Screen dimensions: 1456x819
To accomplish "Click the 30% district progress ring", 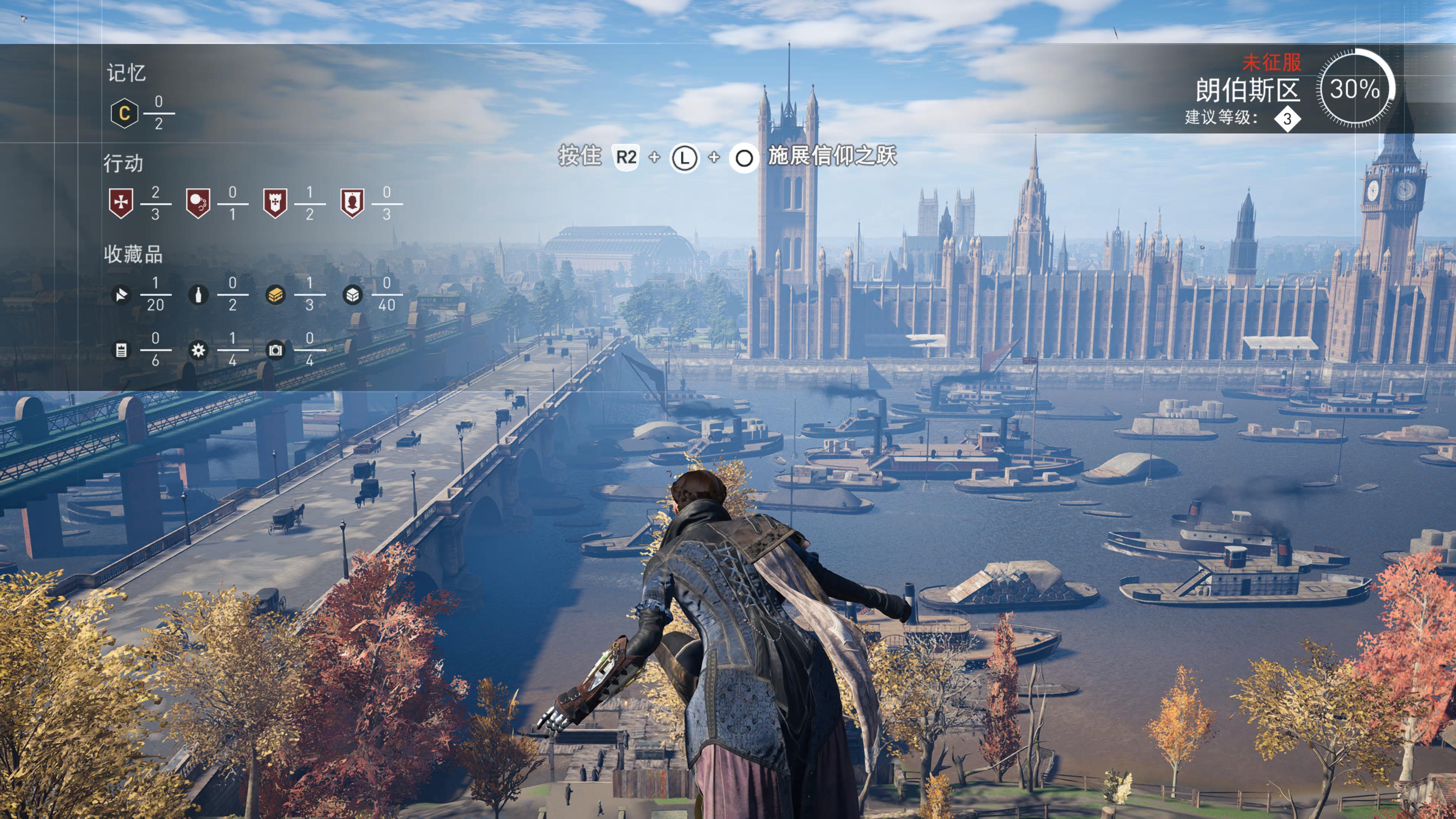I will [x=1355, y=89].
